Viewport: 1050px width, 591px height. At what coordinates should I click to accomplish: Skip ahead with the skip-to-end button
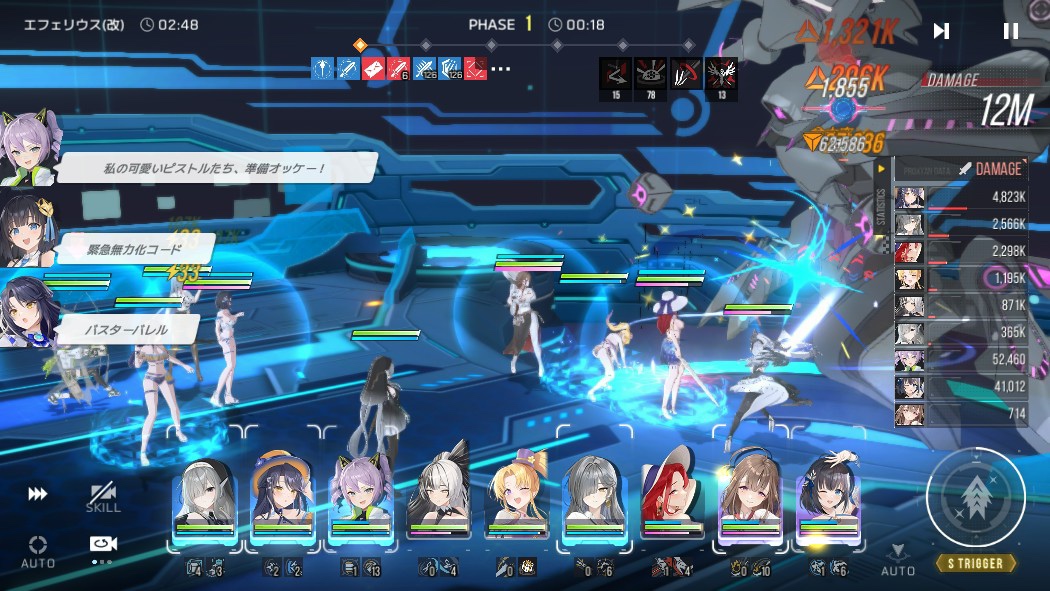coord(941,31)
